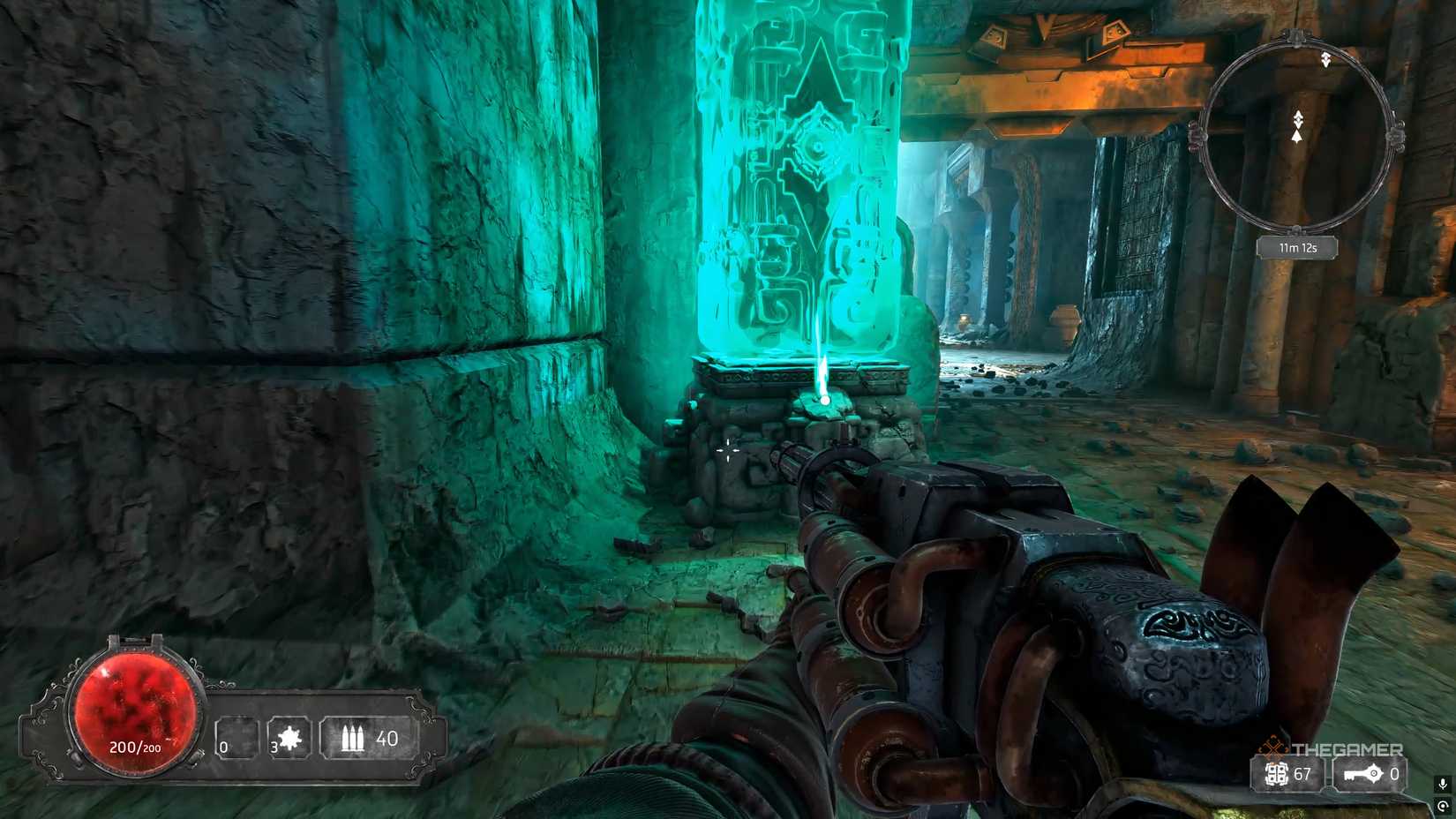This screenshot has height=819, width=1456.
Task: Expand the compass ring ornament at its top
Action: click(1294, 37)
